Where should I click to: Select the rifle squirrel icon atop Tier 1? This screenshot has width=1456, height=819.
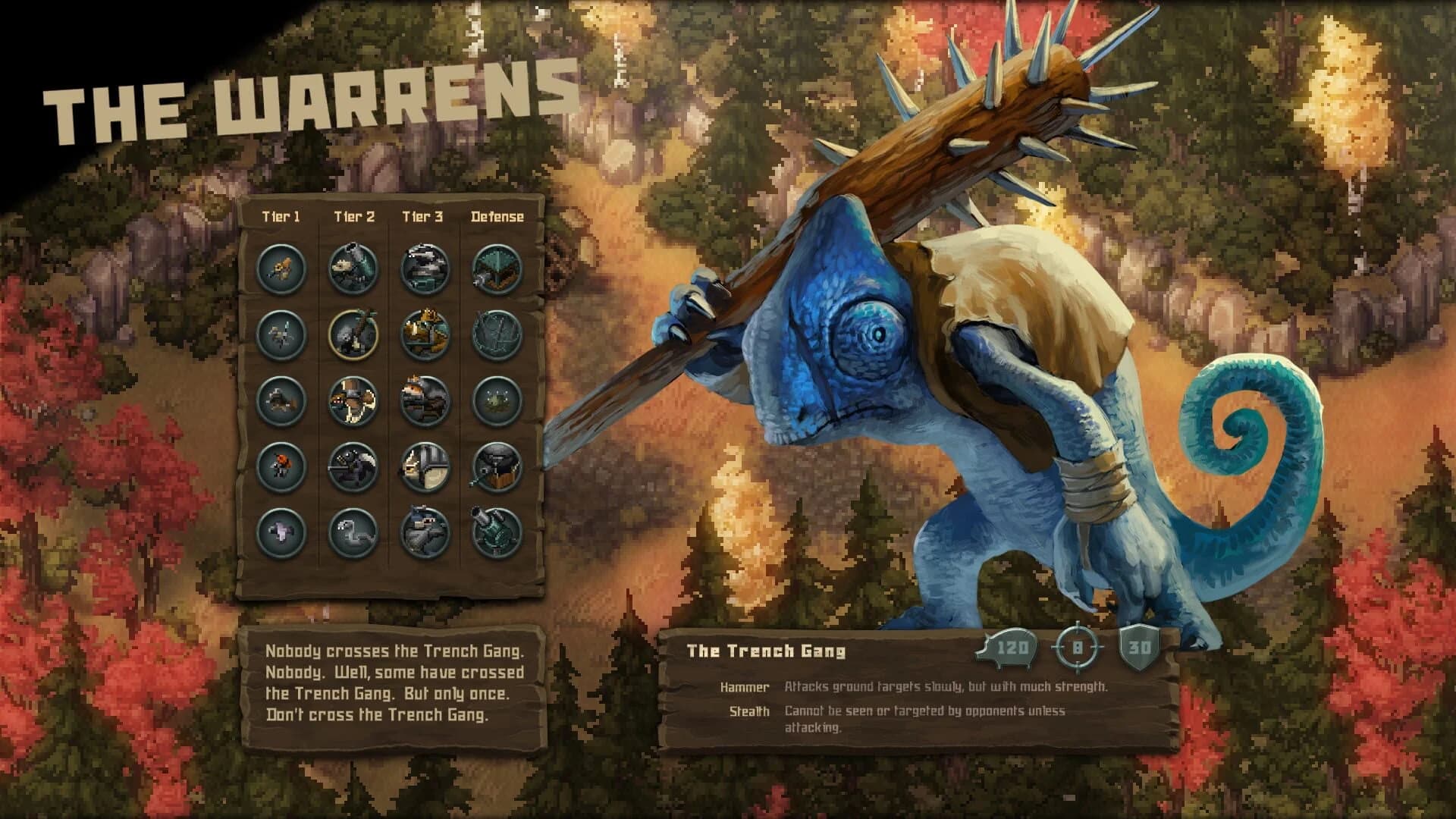(x=281, y=268)
